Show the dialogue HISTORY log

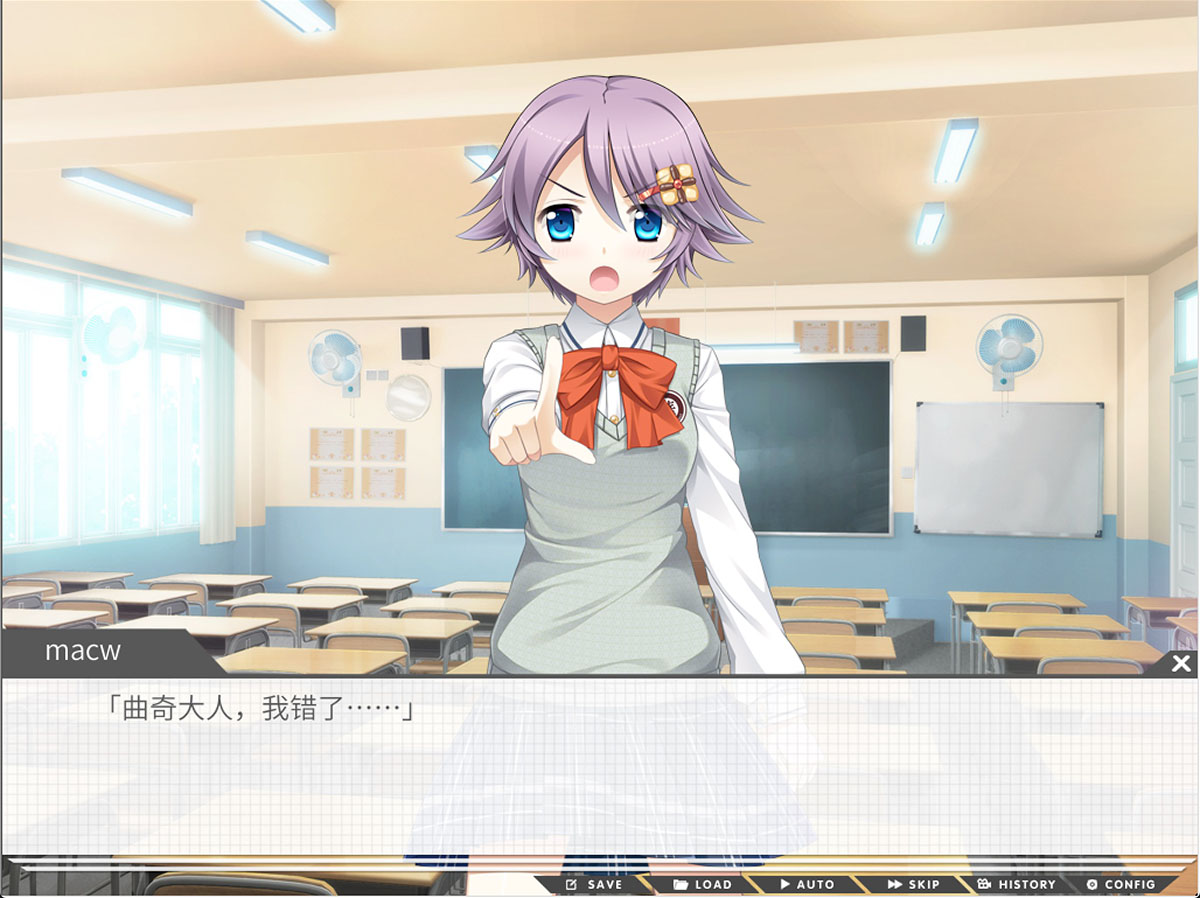(x=1016, y=884)
